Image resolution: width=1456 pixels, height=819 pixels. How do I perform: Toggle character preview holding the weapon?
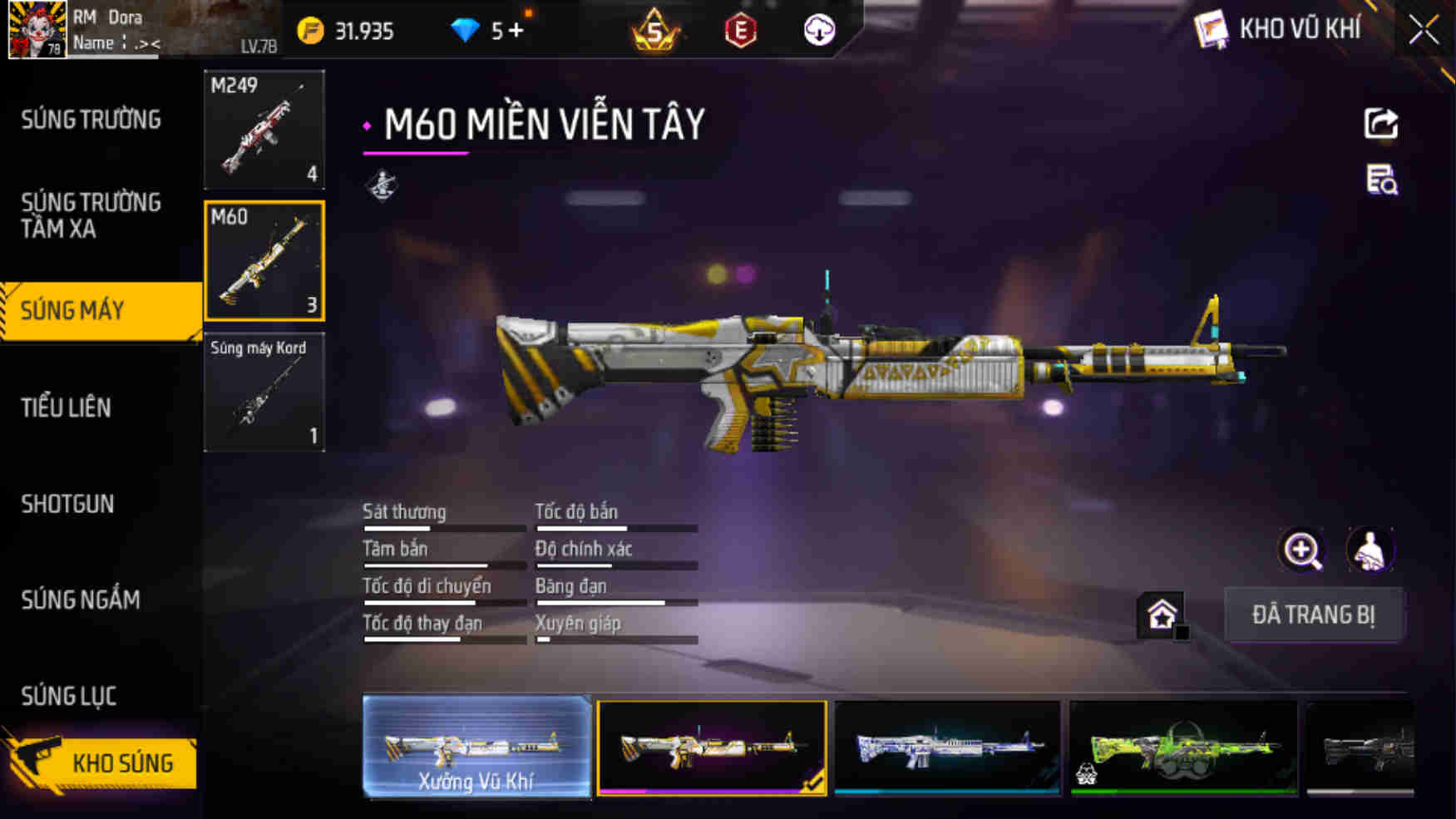(x=1370, y=550)
